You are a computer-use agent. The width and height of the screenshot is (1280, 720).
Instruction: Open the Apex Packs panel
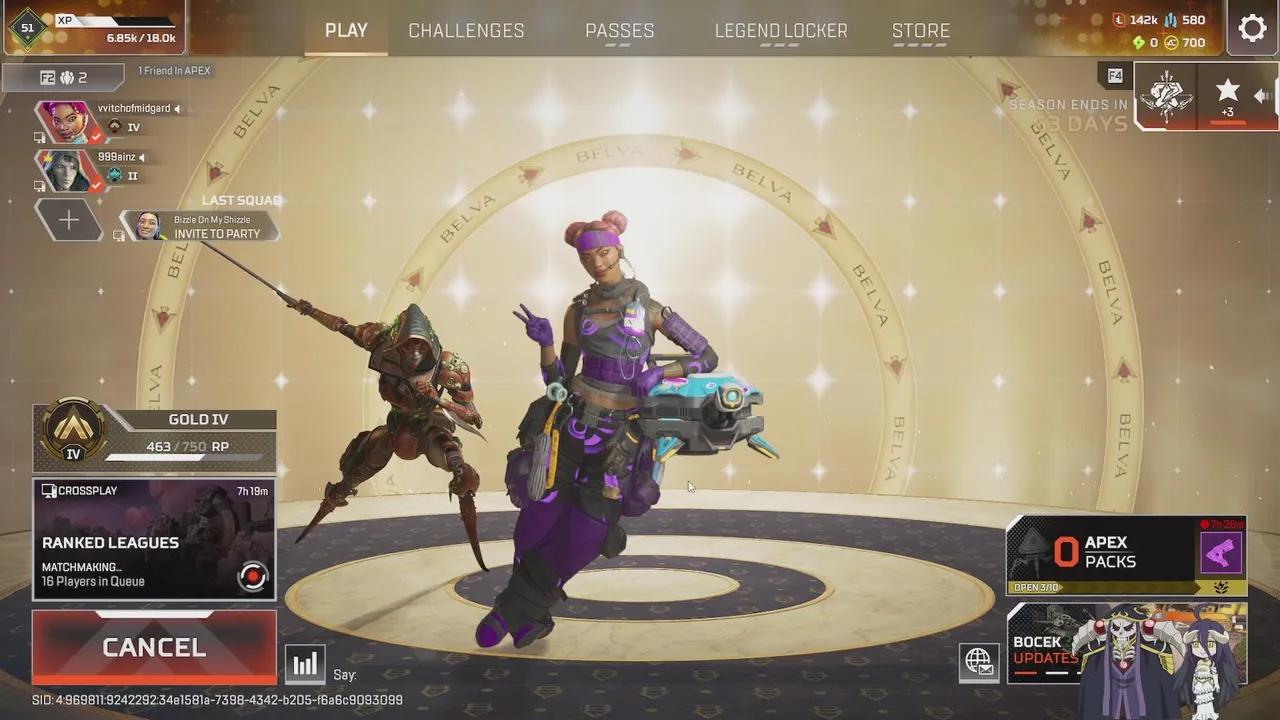(1126, 555)
